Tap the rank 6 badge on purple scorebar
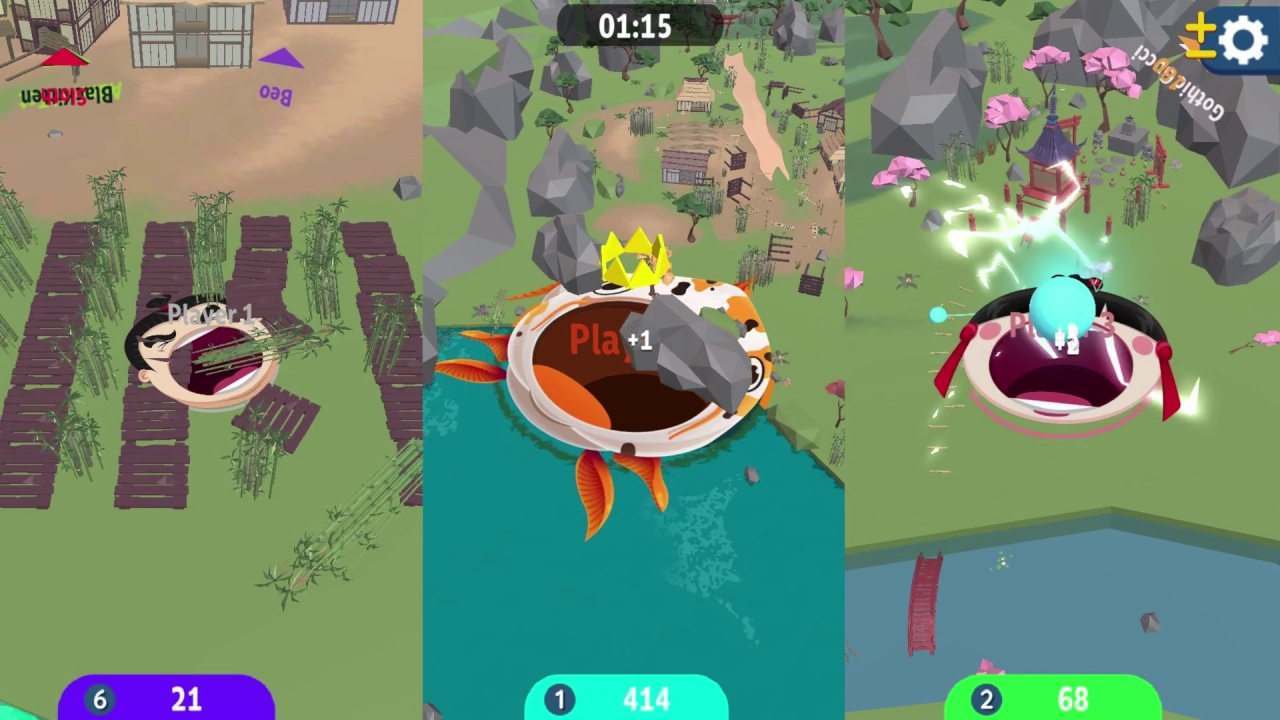 tap(99, 699)
